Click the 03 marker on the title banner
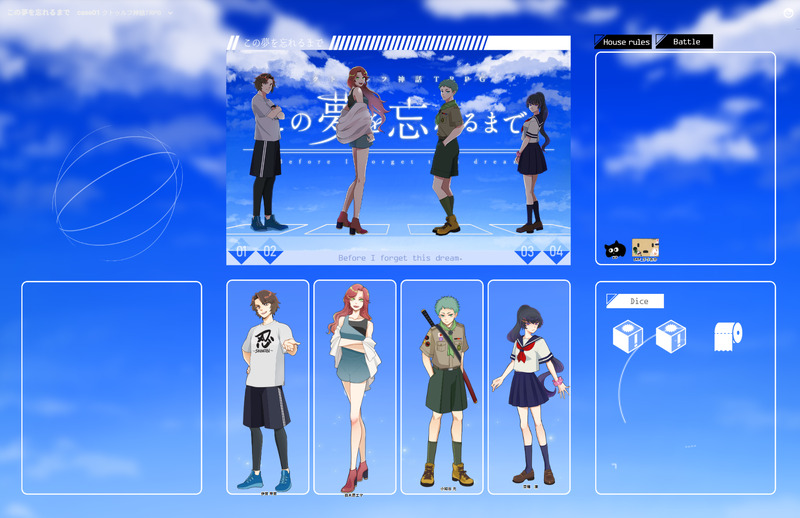 tap(527, 251)
